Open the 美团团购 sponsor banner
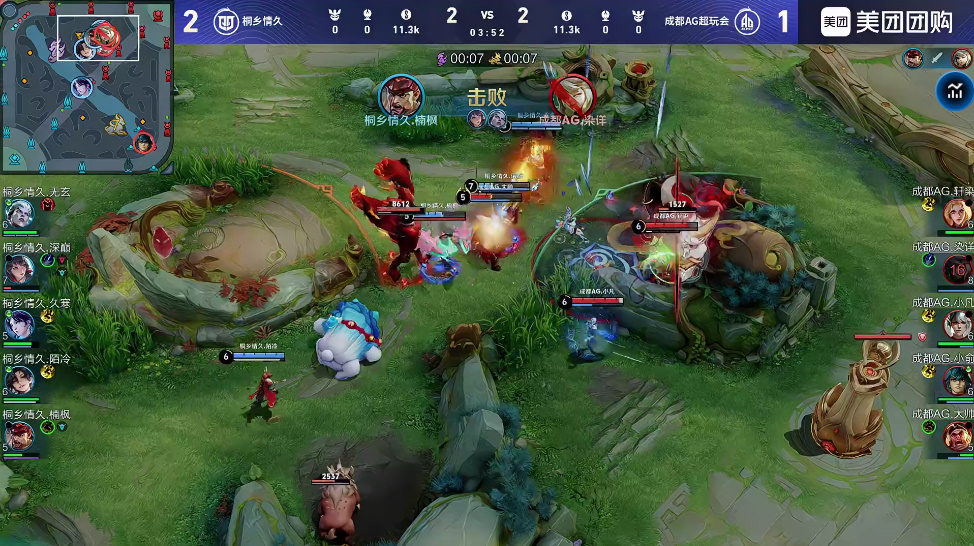The image size is (974, 546). point(886,22)
